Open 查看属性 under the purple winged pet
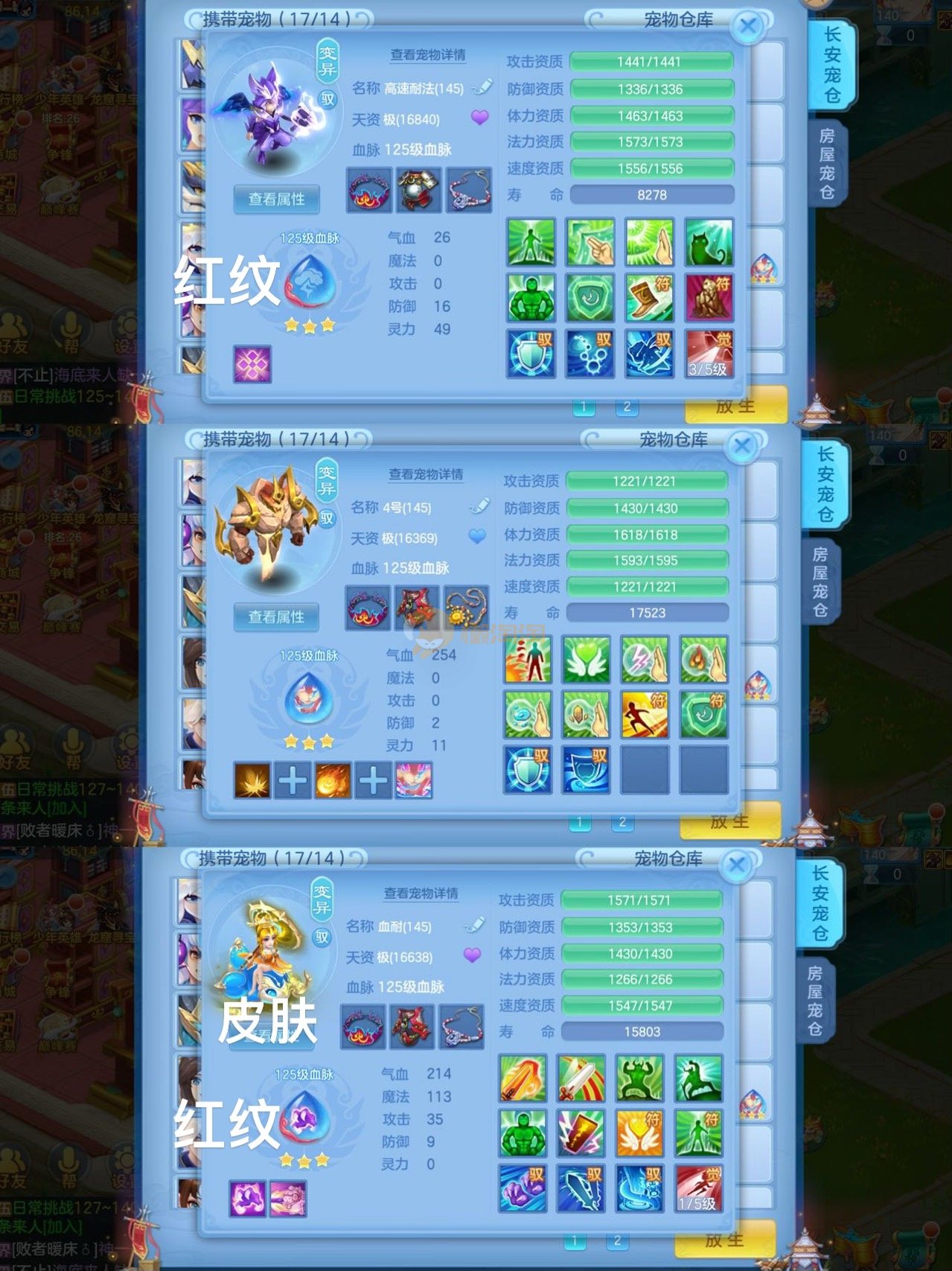Image resolution: width=952 pixels, height=1271 pixels. pos(276,200)
